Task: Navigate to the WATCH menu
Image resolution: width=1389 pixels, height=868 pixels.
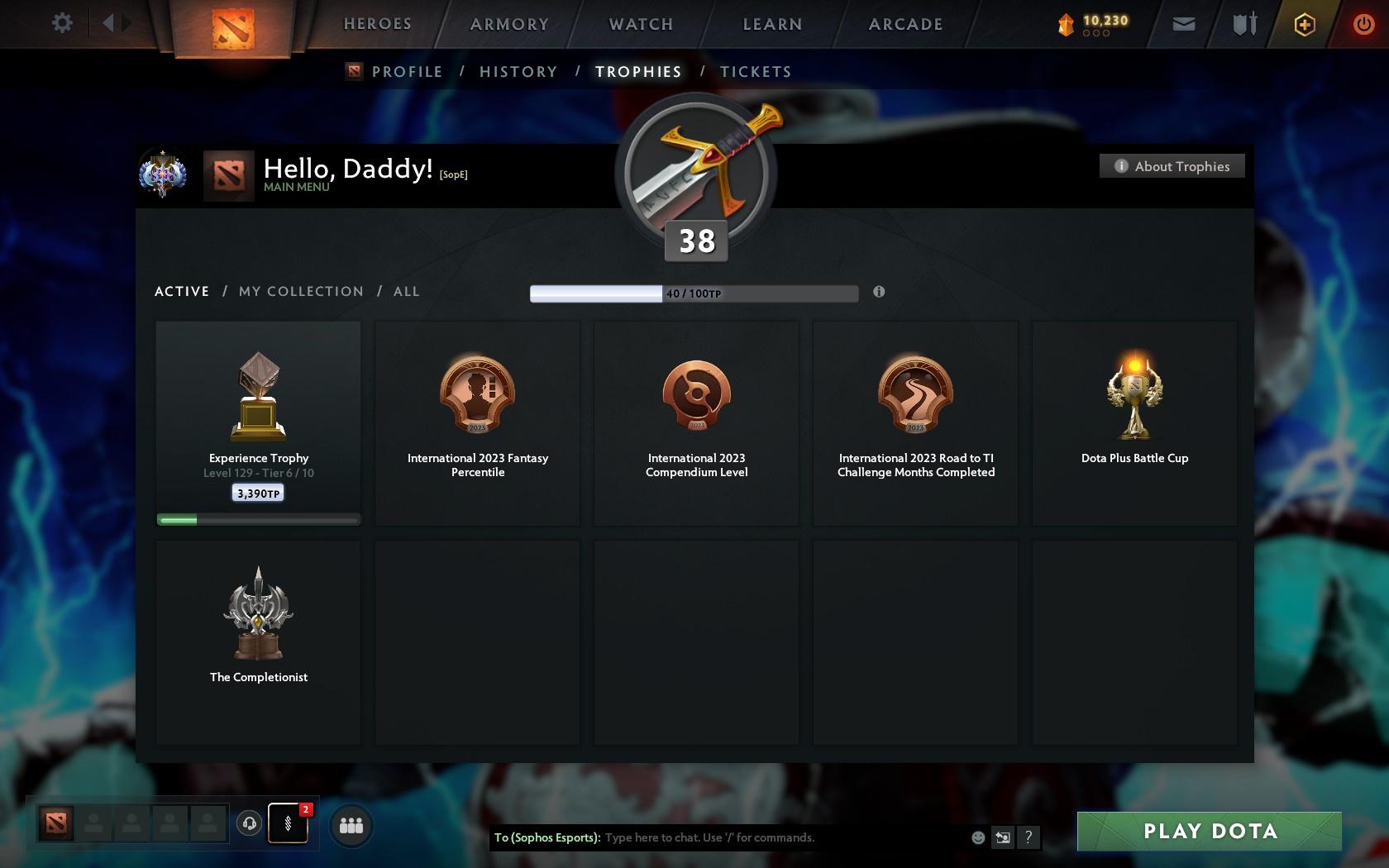Action: click(x=640, y=24)
